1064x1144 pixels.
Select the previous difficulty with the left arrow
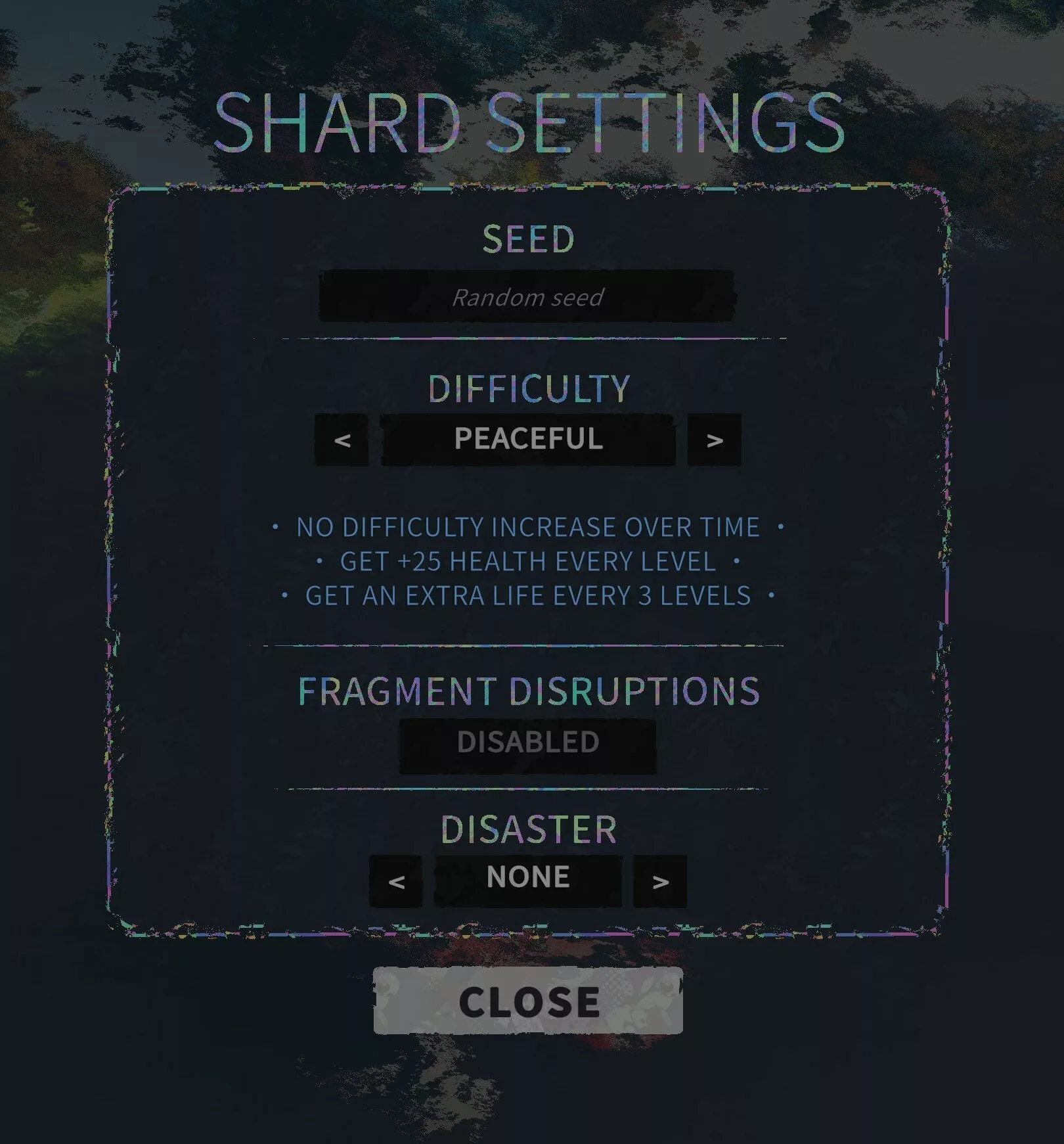(342, 440)
